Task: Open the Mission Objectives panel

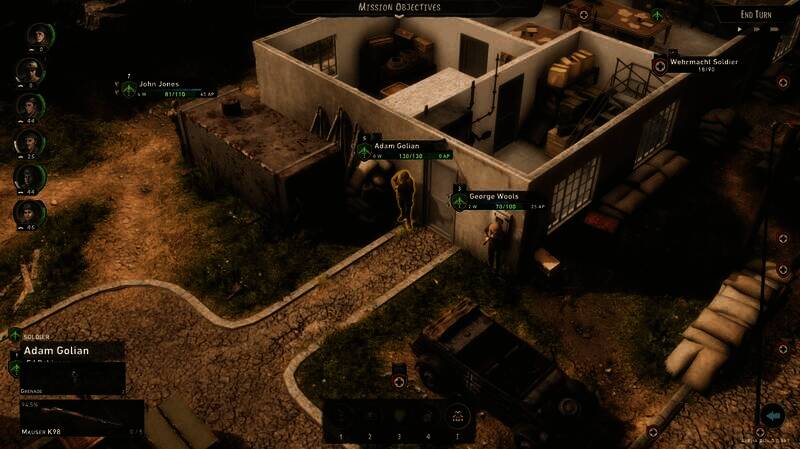Action: (399, 7)
